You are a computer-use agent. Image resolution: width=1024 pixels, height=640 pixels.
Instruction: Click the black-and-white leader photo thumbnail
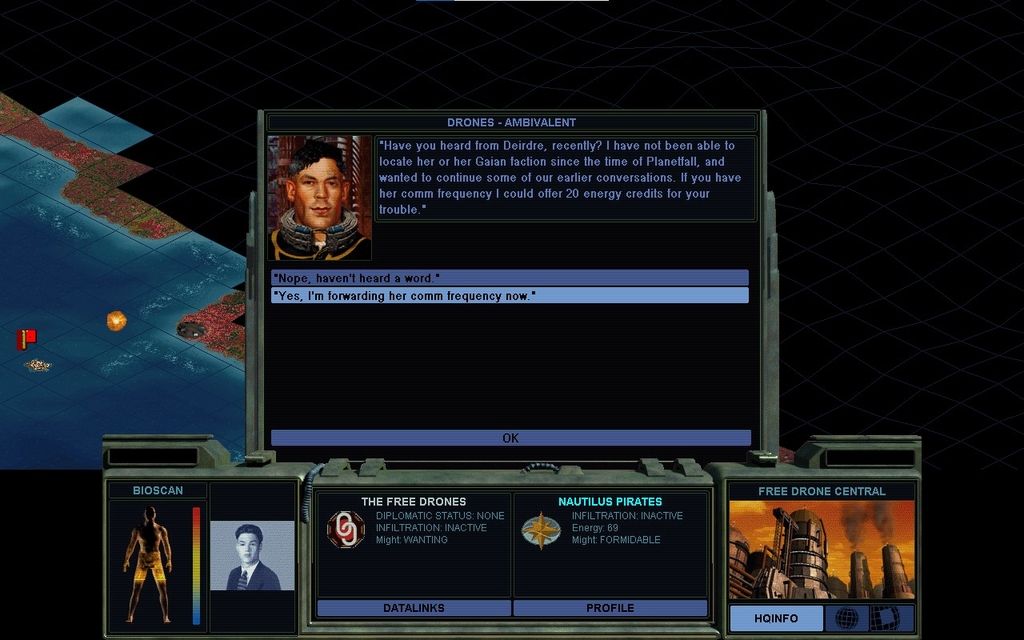point(252,555)
